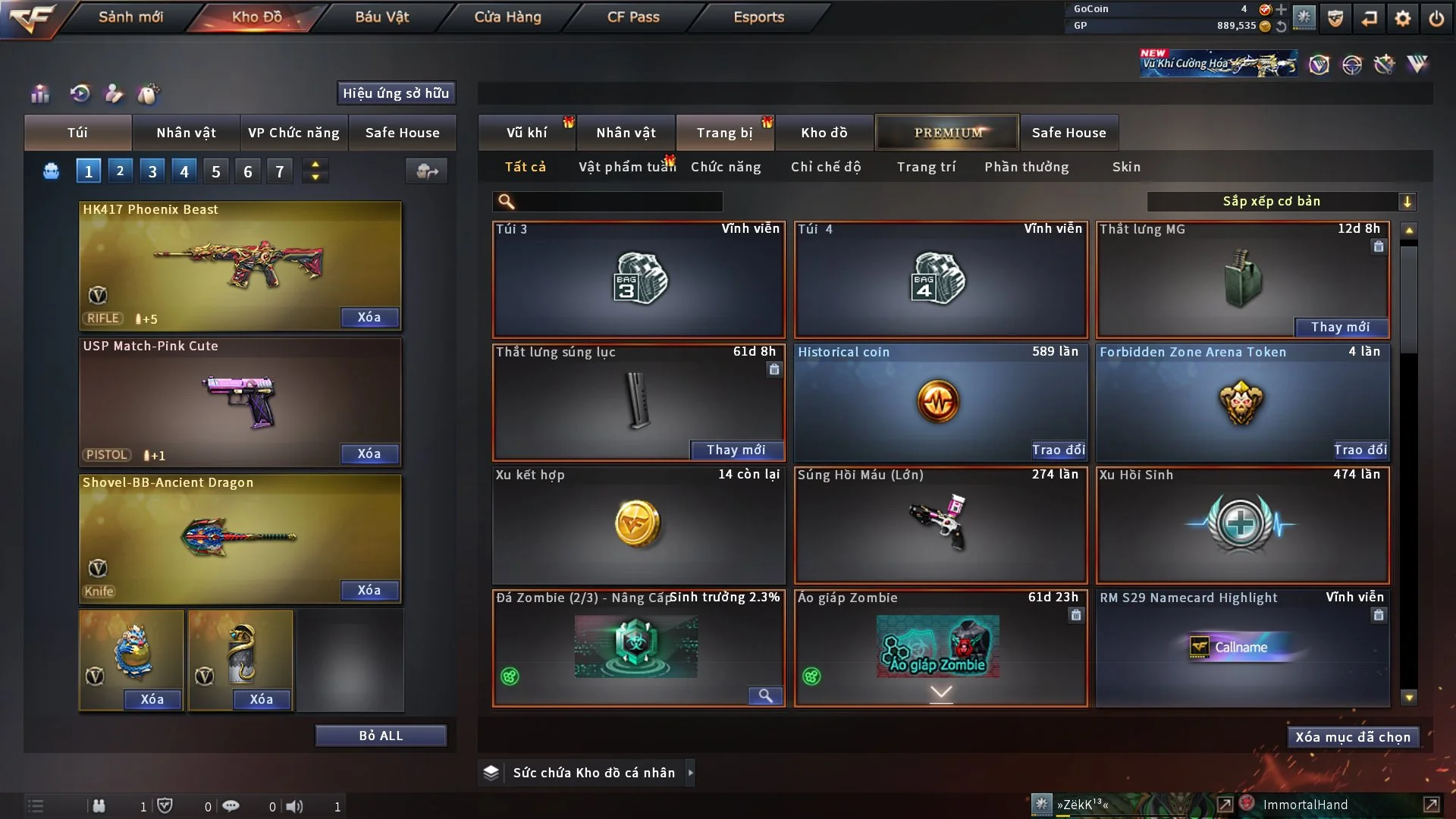
Task: Click the item search field
Action: pyautogui.click(x=618, y=202)
